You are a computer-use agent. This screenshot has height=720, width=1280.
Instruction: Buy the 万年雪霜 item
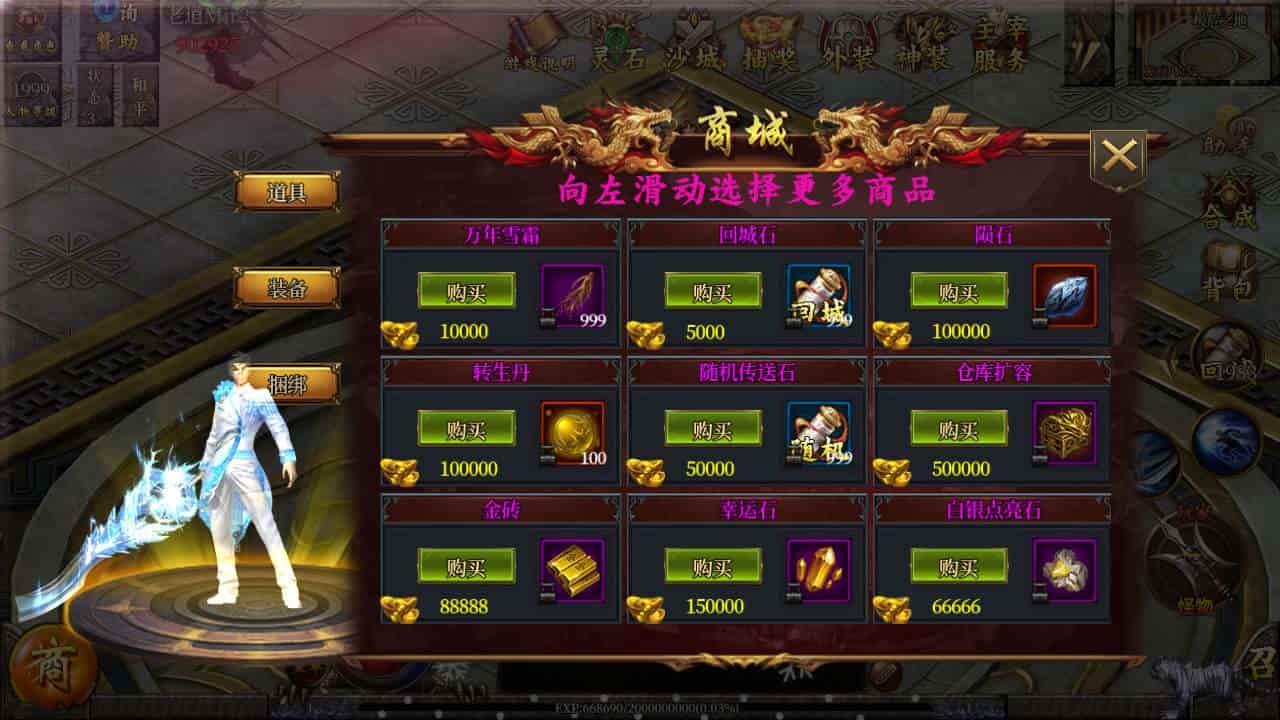466,292
